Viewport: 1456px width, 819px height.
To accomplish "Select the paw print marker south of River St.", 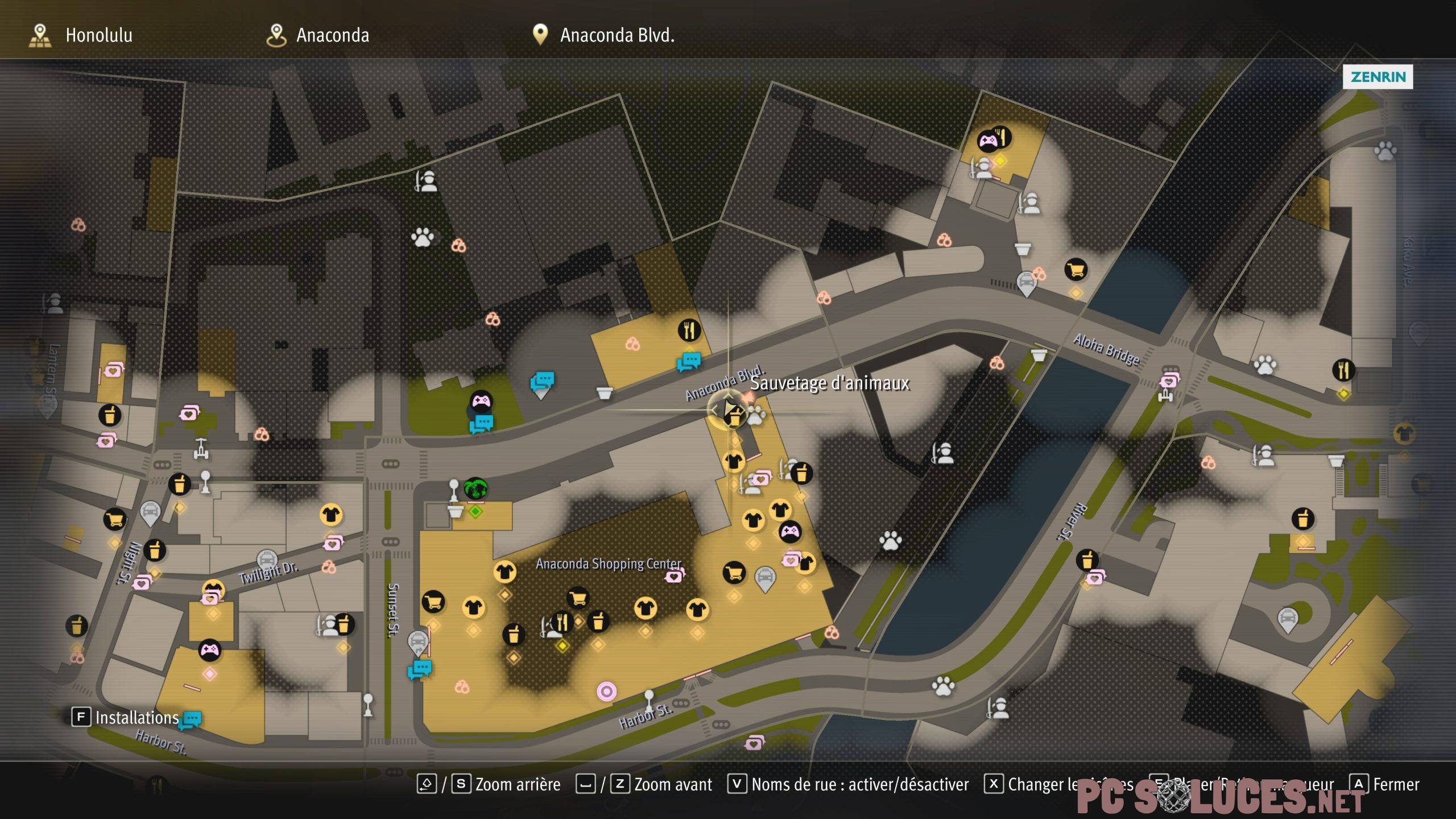I will click(x=943, y=686).
